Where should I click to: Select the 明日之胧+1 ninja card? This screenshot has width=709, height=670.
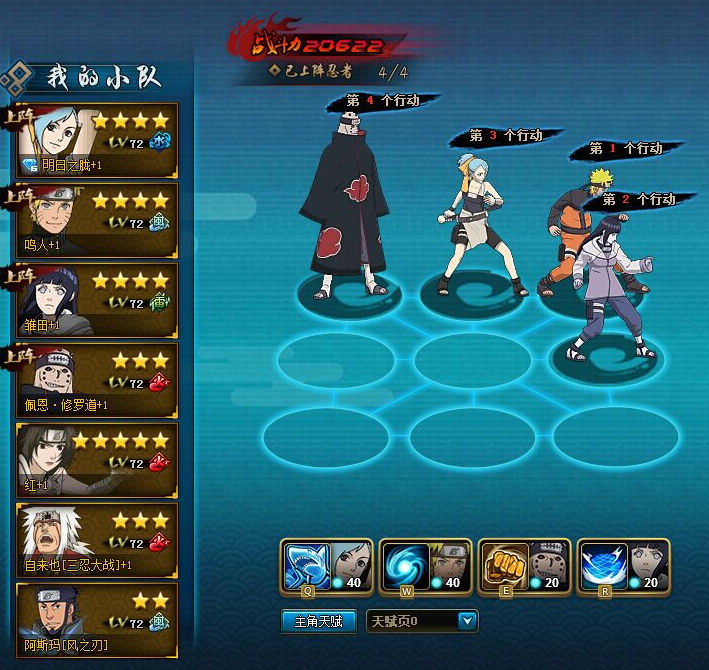(x=97, y=139)
